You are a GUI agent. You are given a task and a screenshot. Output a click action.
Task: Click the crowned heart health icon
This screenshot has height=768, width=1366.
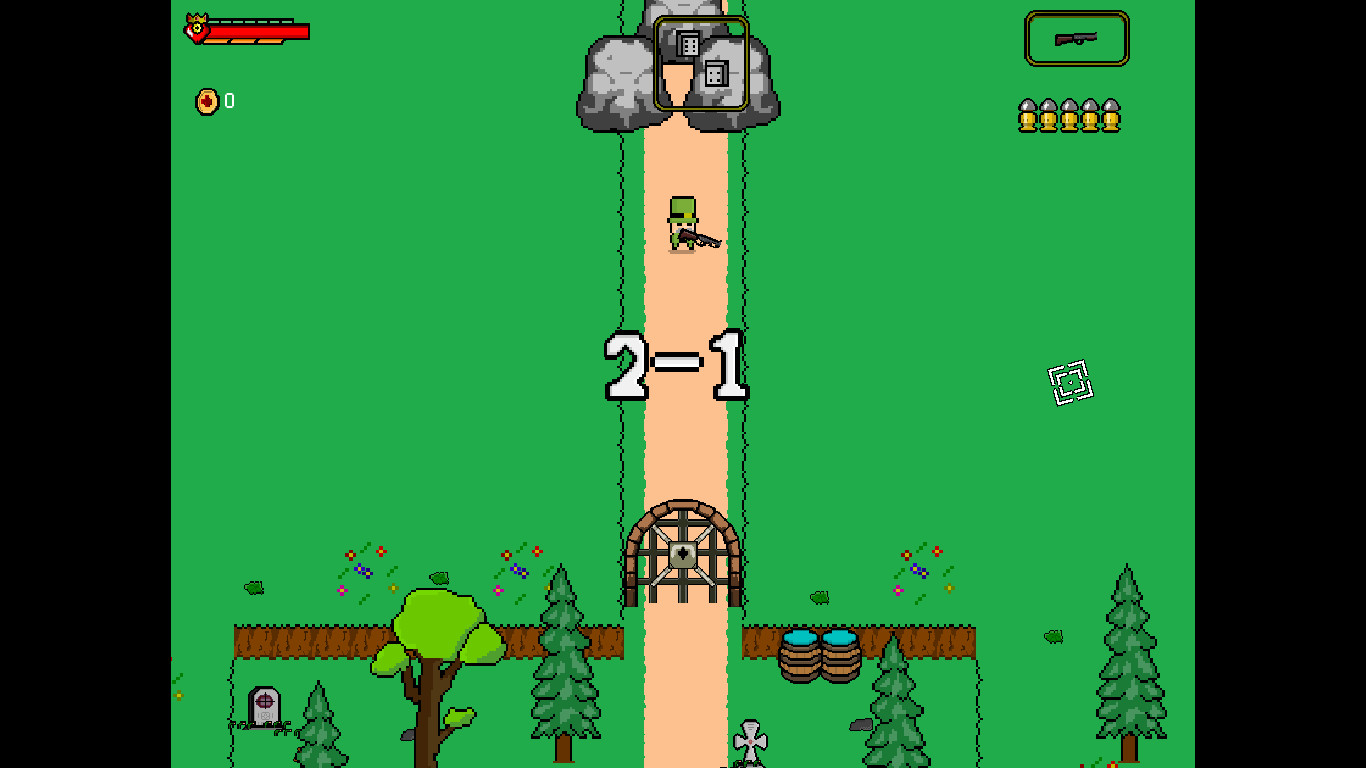click(x=196, y=27)
